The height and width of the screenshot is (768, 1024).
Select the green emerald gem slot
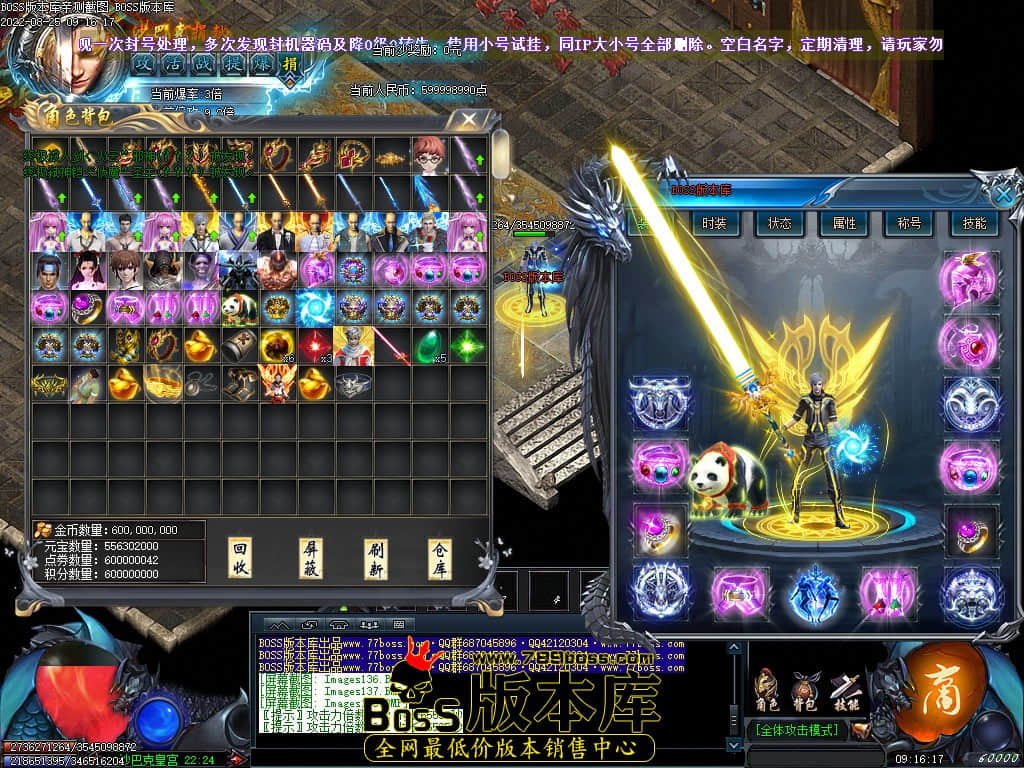coord(428,345)
